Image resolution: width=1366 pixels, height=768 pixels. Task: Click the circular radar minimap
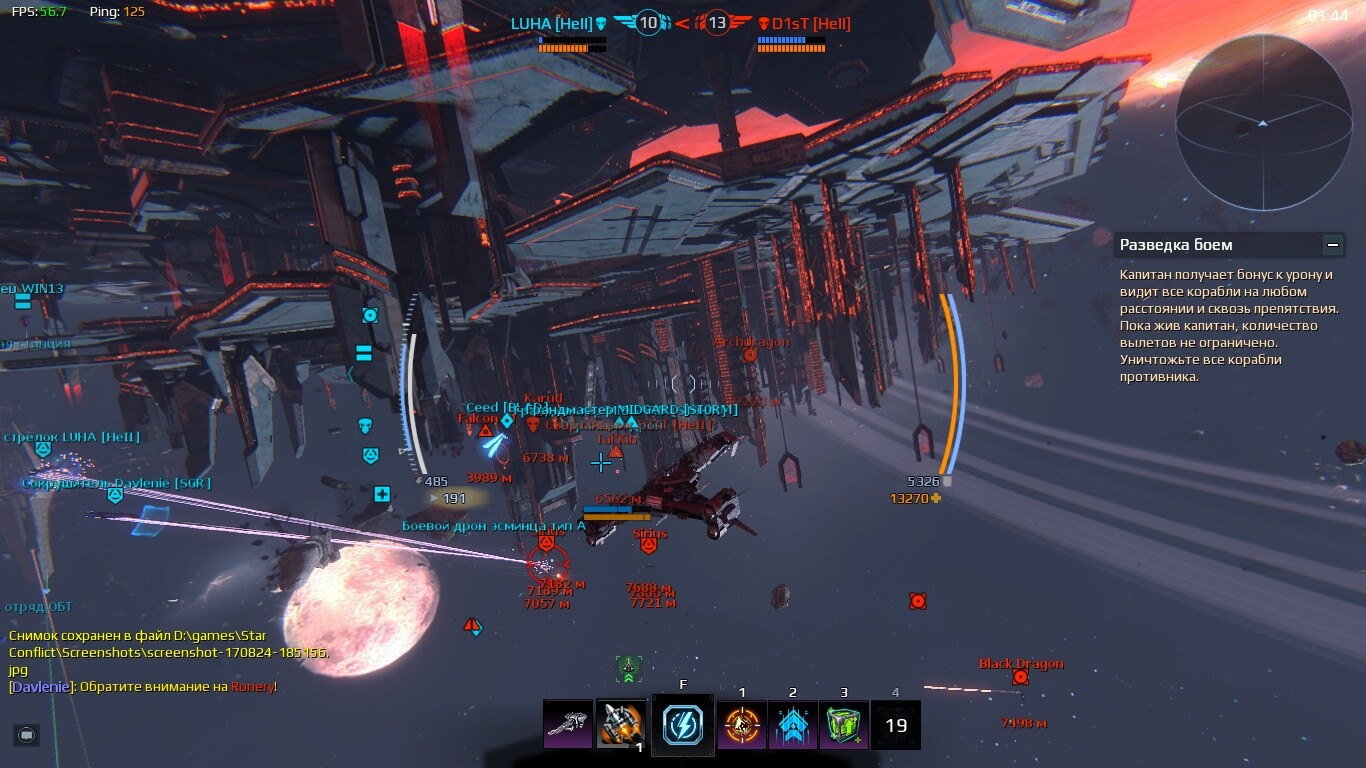pos(1263,123)
